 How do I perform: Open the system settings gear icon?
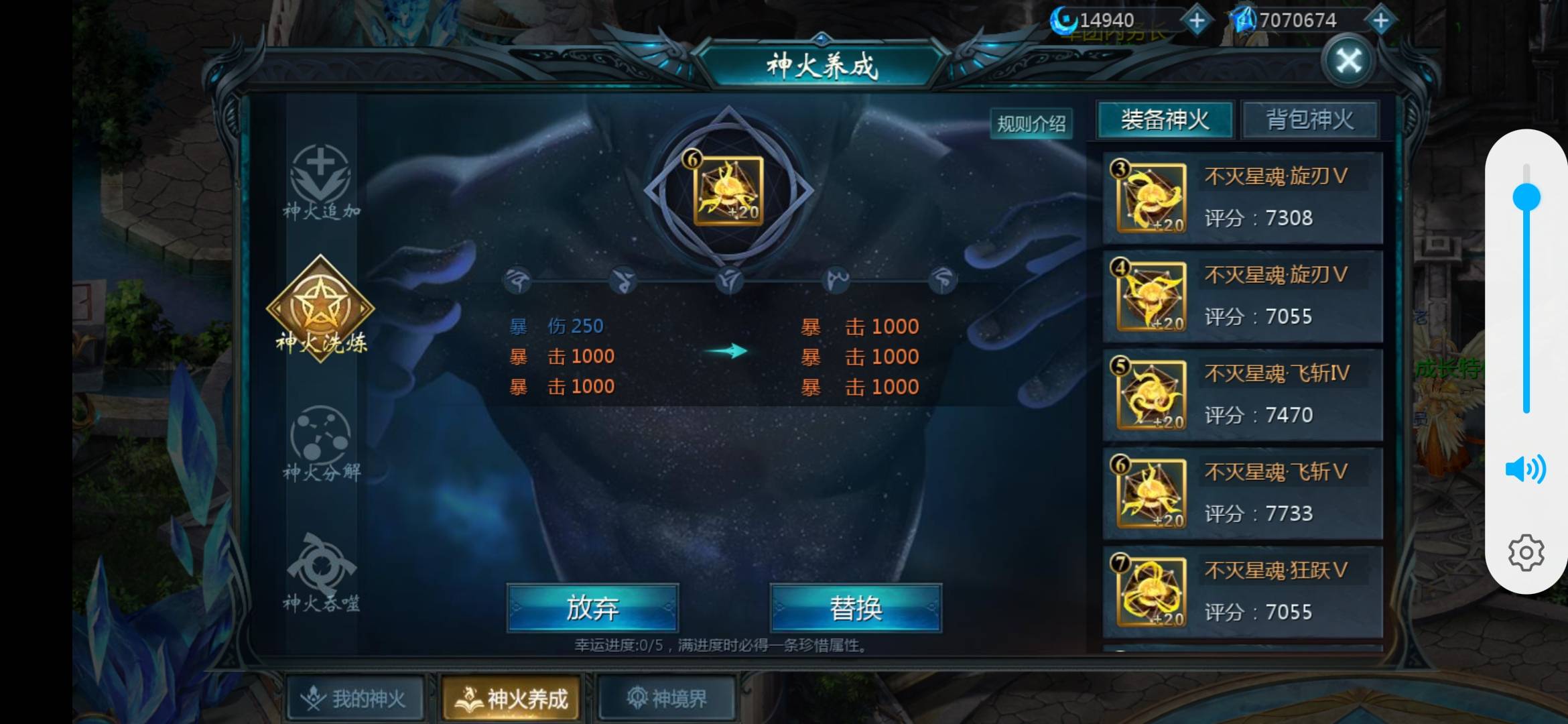(x=1526, y=552)
